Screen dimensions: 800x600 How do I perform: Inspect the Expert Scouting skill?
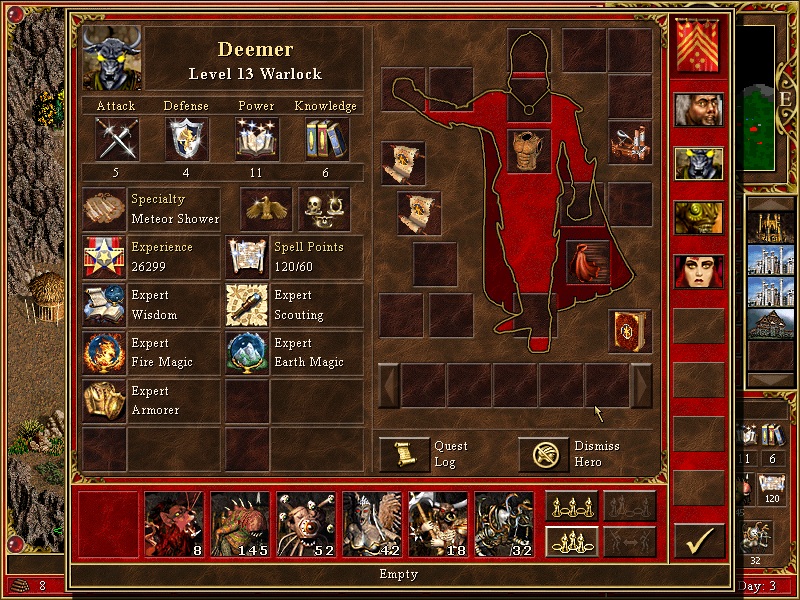click(x=247, y=305)
